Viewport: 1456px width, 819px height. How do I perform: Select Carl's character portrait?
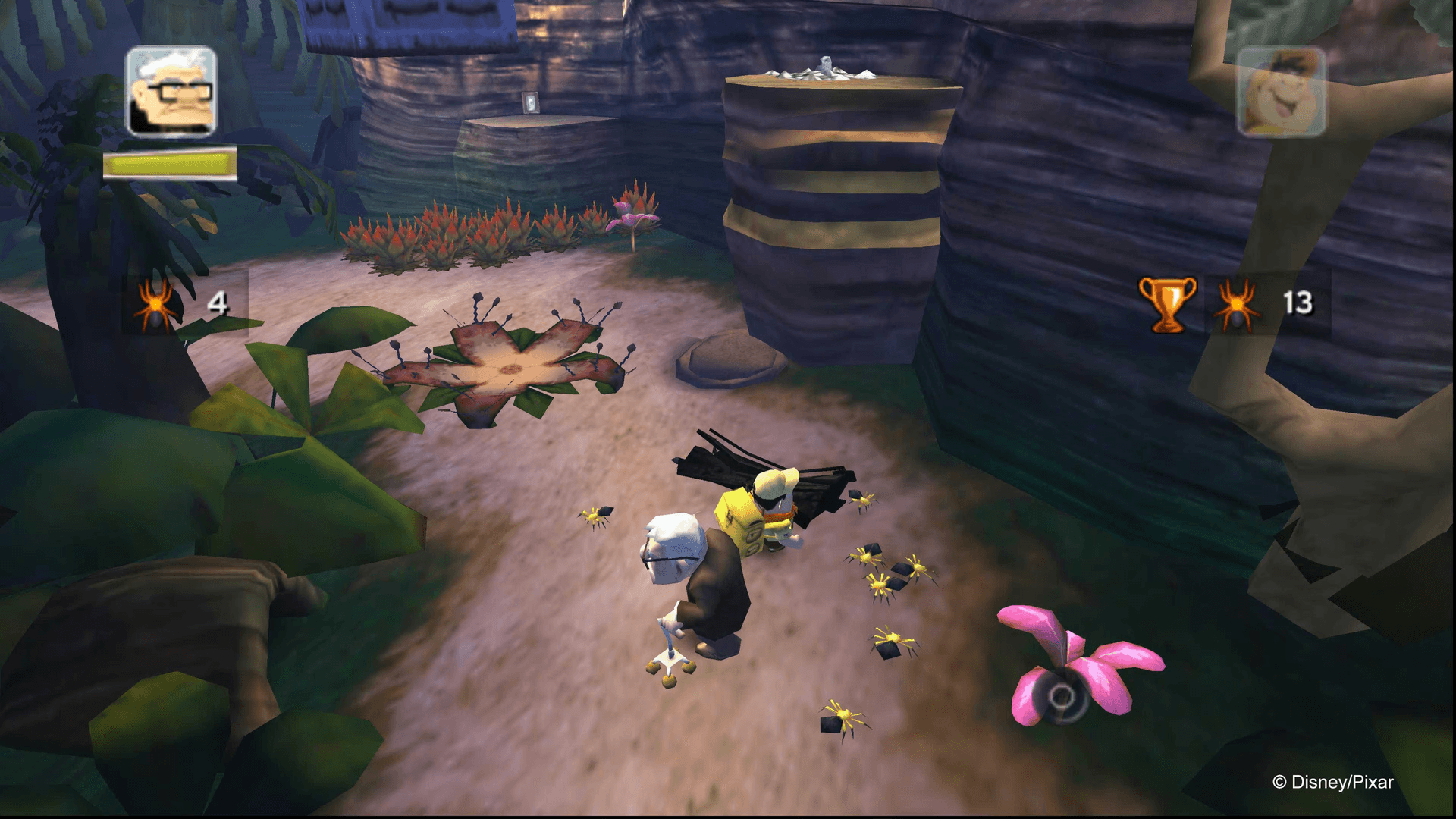(171, 92)
